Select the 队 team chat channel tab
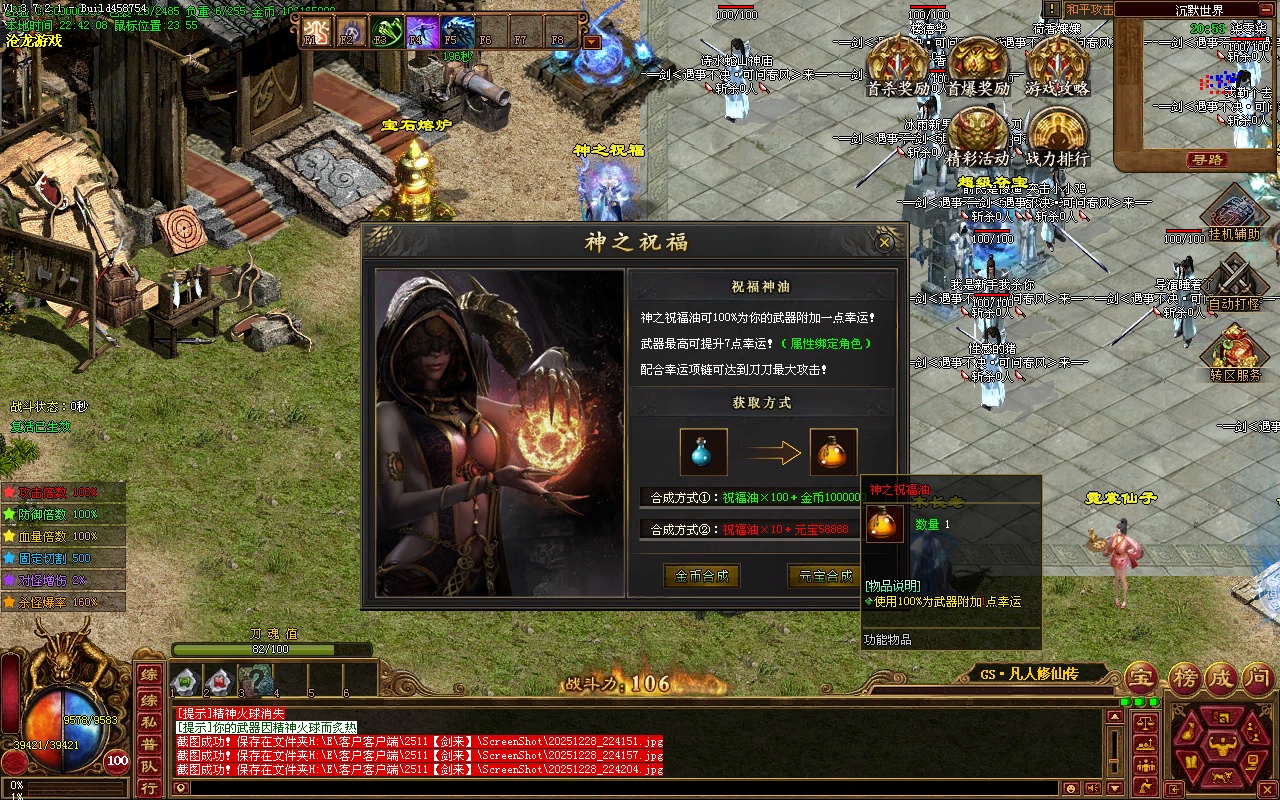The width and height of the screenshot is (1280, 800). pos(148,768)
